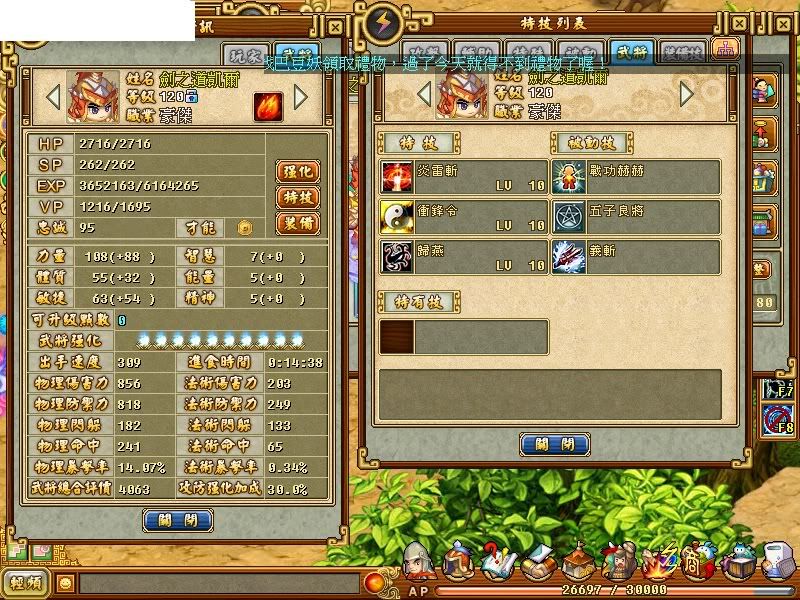Open the 強化 enhancement button

click(x=296, y=171)
